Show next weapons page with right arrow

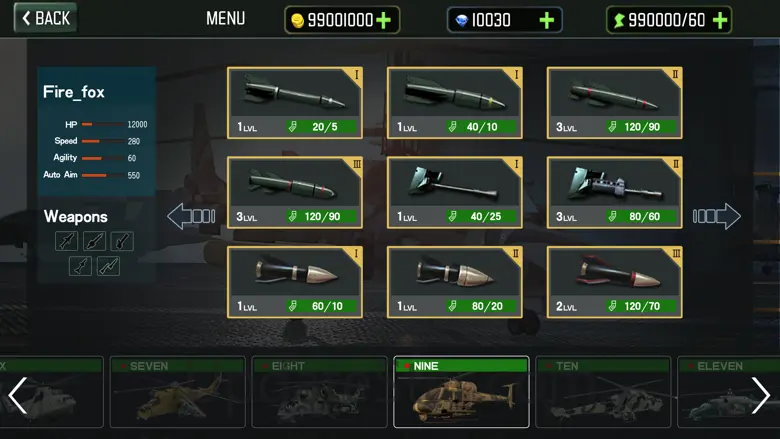click(x=717, y=216)
